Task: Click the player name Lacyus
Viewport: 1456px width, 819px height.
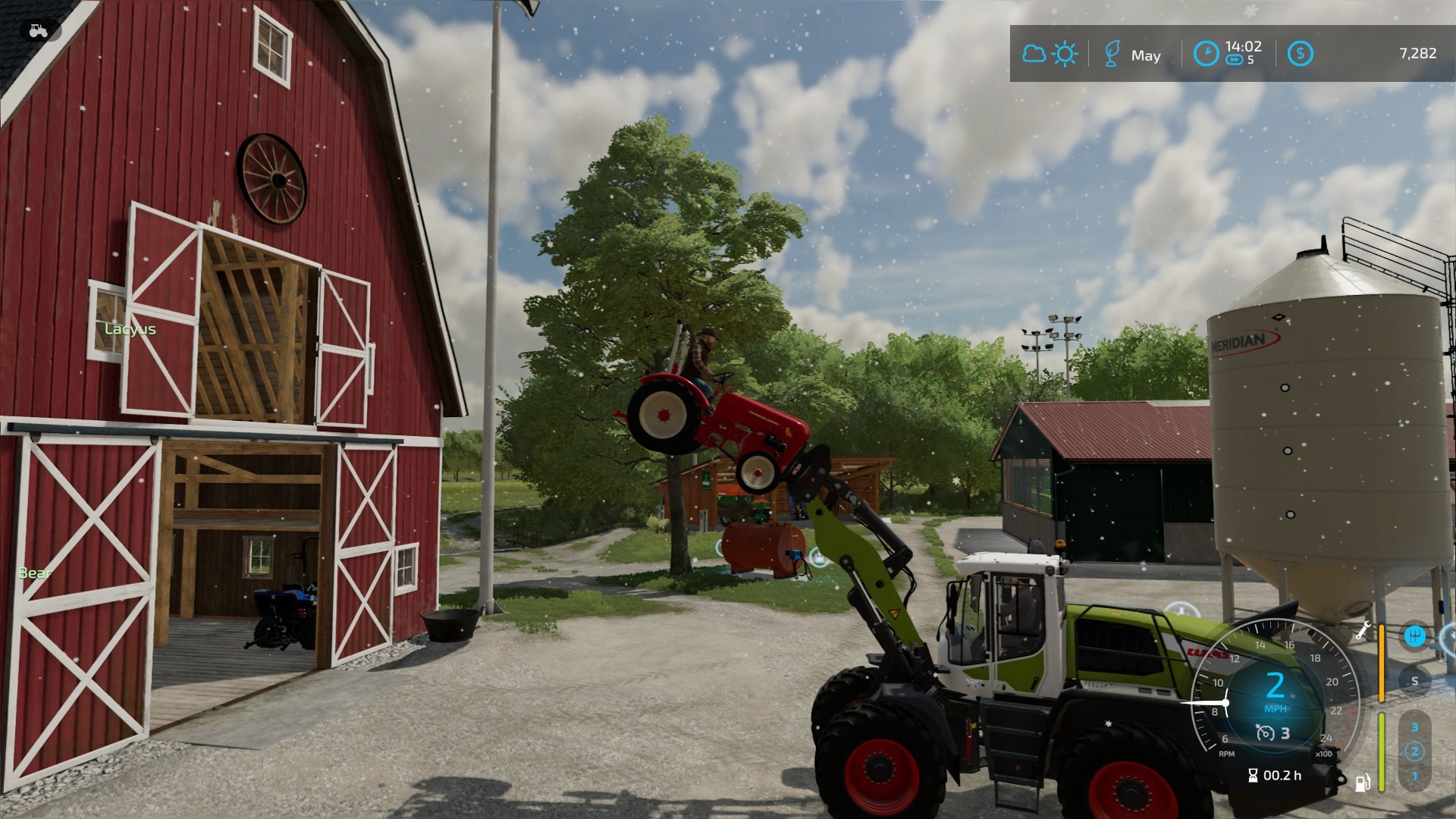Action: 130,329
